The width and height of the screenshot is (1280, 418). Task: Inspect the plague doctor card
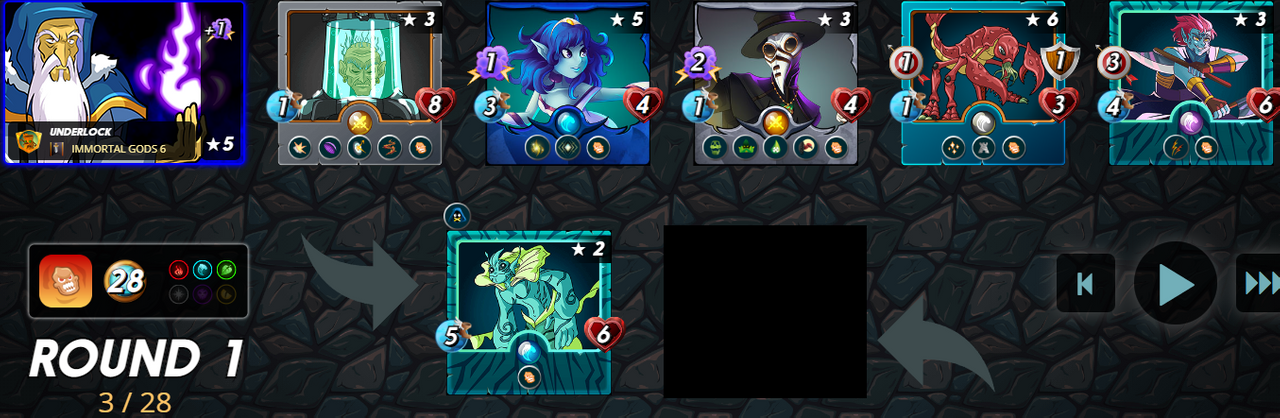[775, 82]
